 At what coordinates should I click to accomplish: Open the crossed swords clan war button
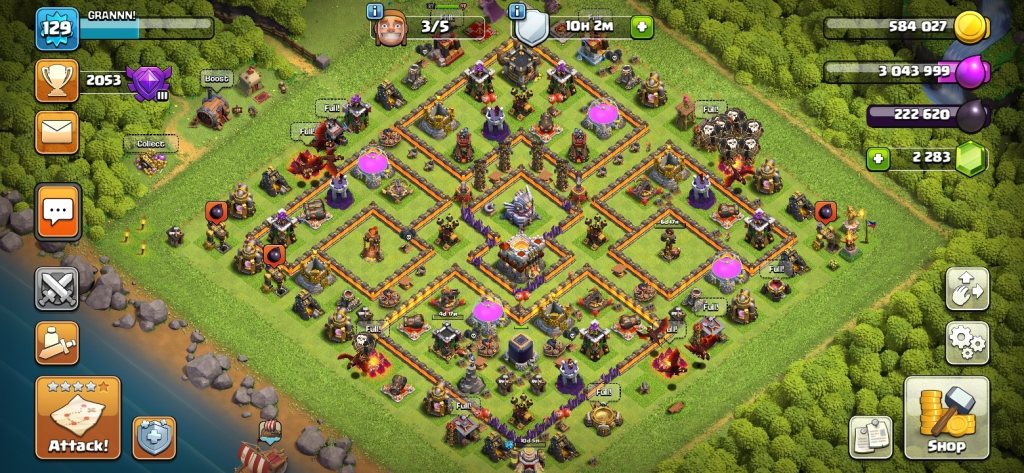tap(57, 289)
